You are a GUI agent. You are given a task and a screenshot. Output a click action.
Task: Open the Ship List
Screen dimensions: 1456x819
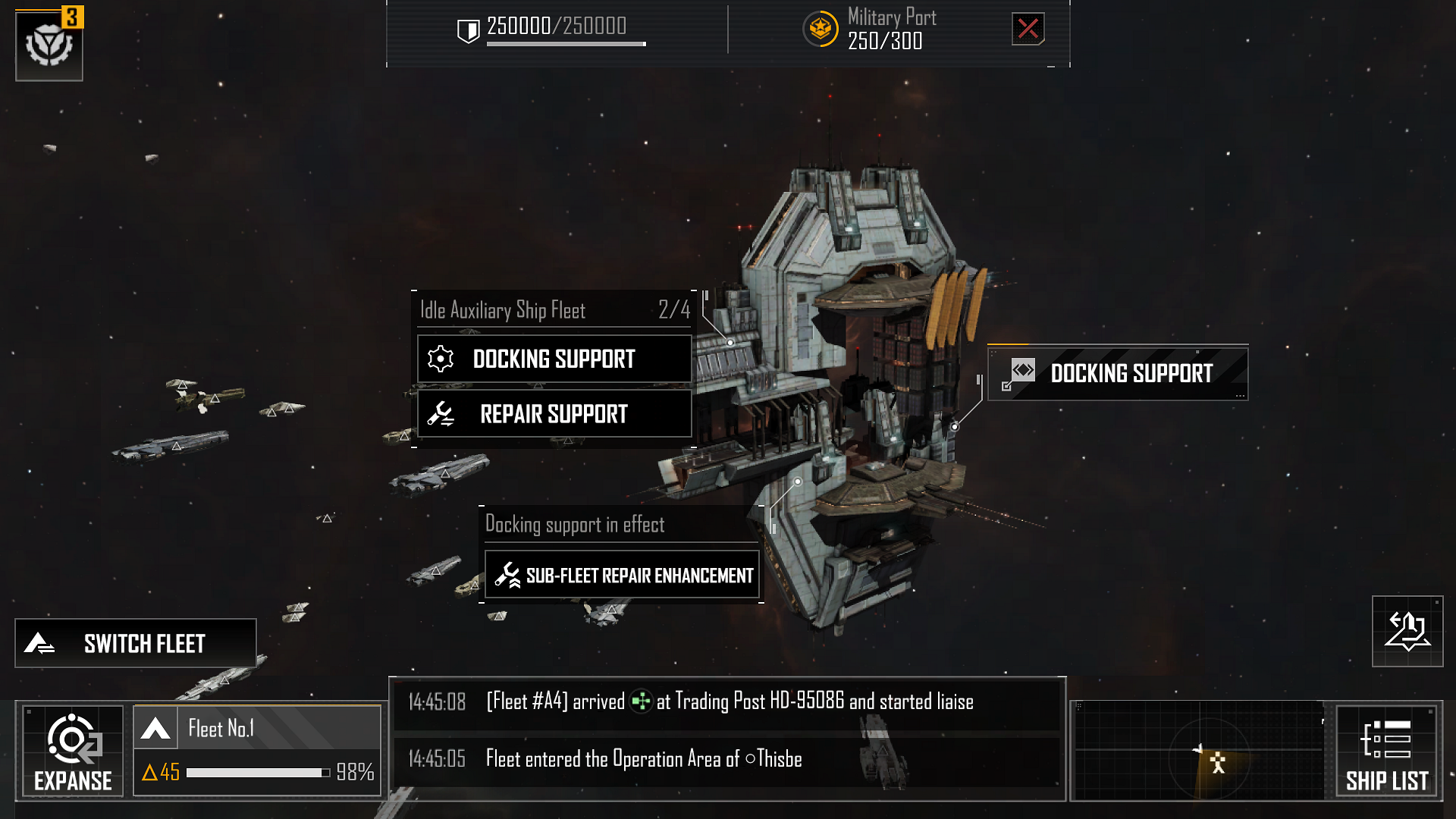click(1386, 751)
